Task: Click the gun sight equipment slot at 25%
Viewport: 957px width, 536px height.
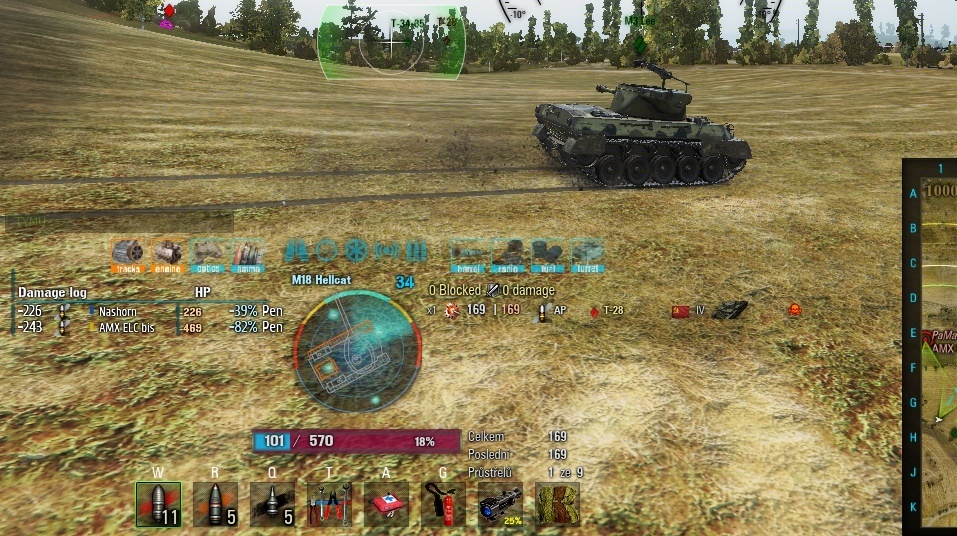Action: pyautogui.click(x=500, y=504)
